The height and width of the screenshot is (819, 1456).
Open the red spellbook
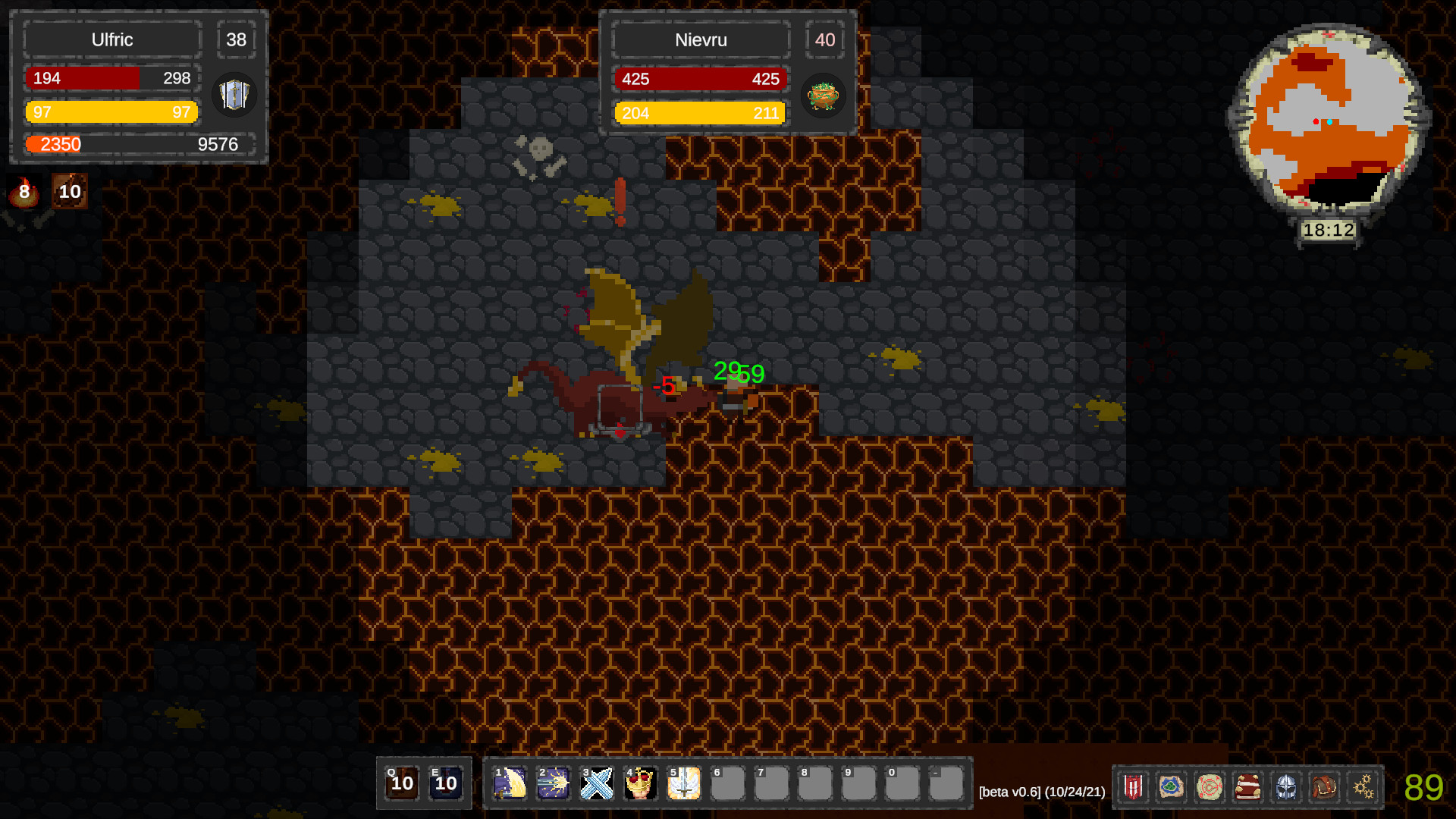click(x=1247, y=787)
